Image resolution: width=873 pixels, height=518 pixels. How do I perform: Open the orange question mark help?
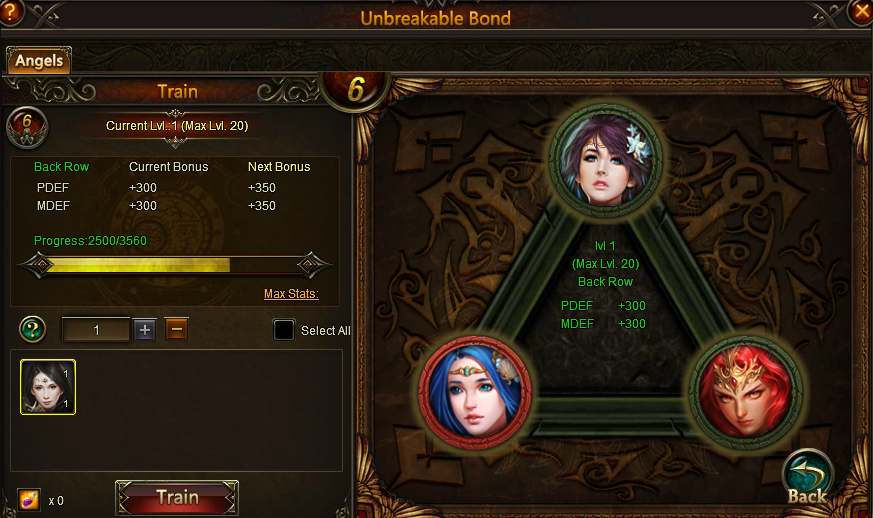[x=10, y=11]
